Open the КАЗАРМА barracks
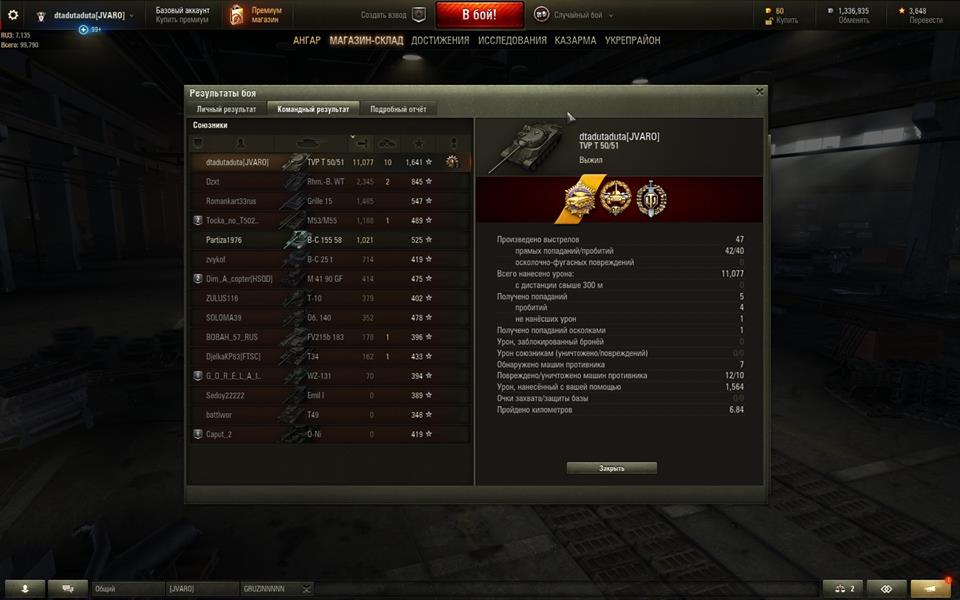 pyautogui.click(x=575, y=41)
